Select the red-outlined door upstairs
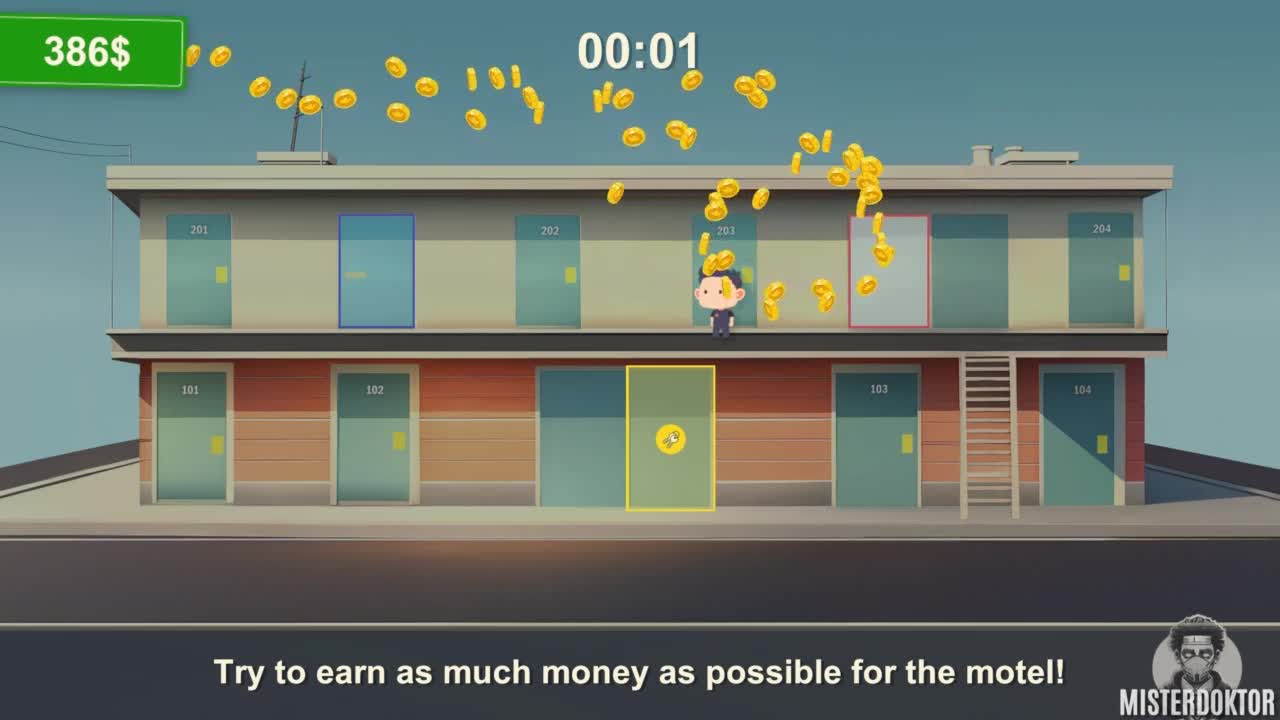This screenshot has width=1280, height=720. tap(889, 271)
